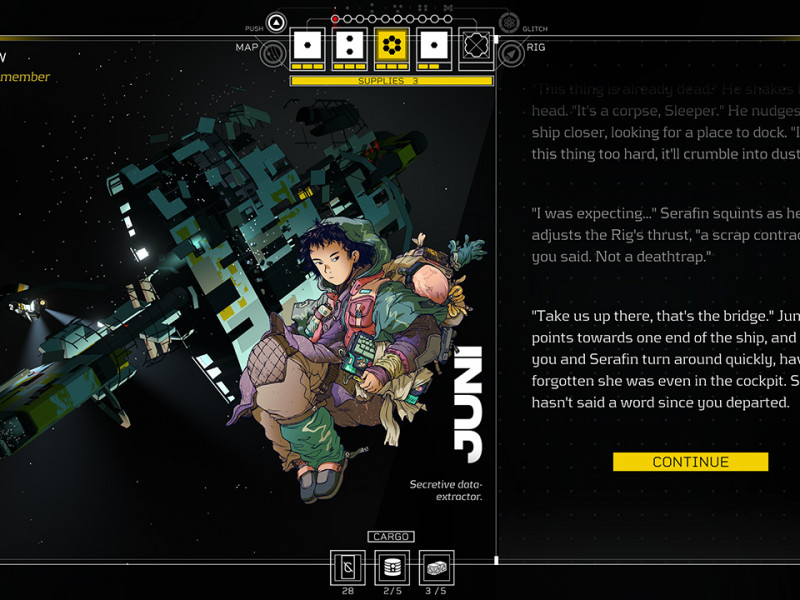Continue the story dialogue
800x600 pixels.
tap(690, 462)
